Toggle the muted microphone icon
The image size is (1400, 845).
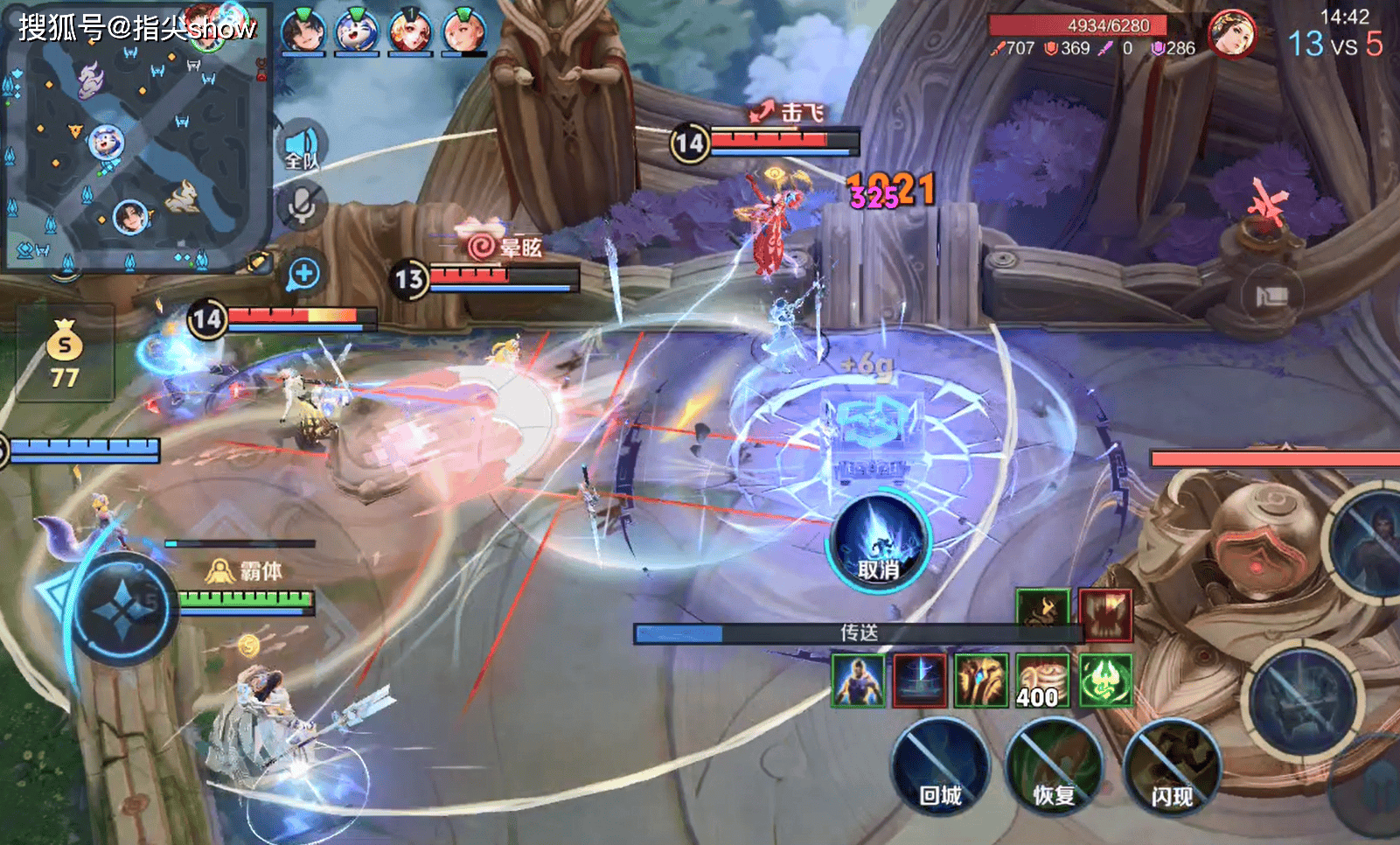point(303,206)
